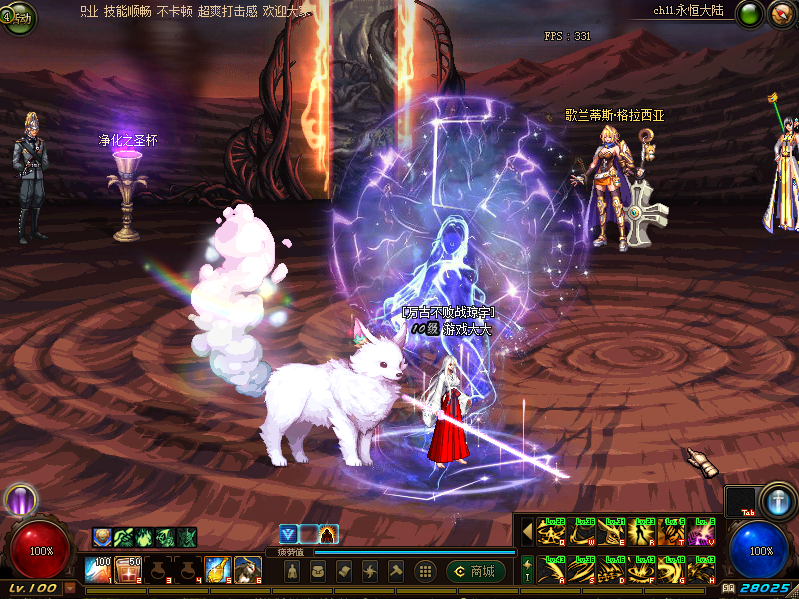Click the orange round button in the top-right corner
Viewport: 799px width, 599px height.
click(782, 13)
